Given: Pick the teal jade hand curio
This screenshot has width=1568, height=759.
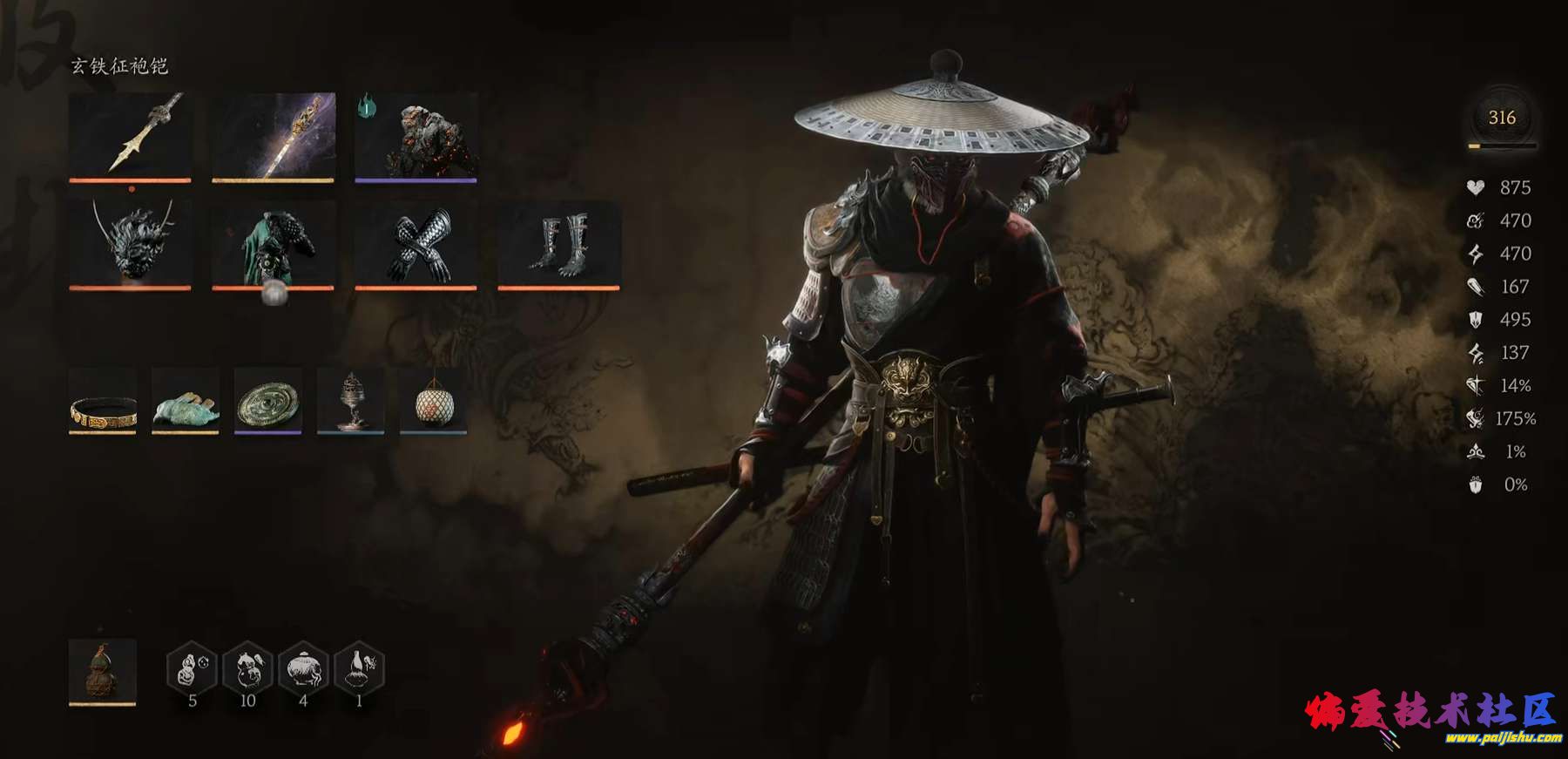Looking at the screenshot, I should click(x=186, y=401).
